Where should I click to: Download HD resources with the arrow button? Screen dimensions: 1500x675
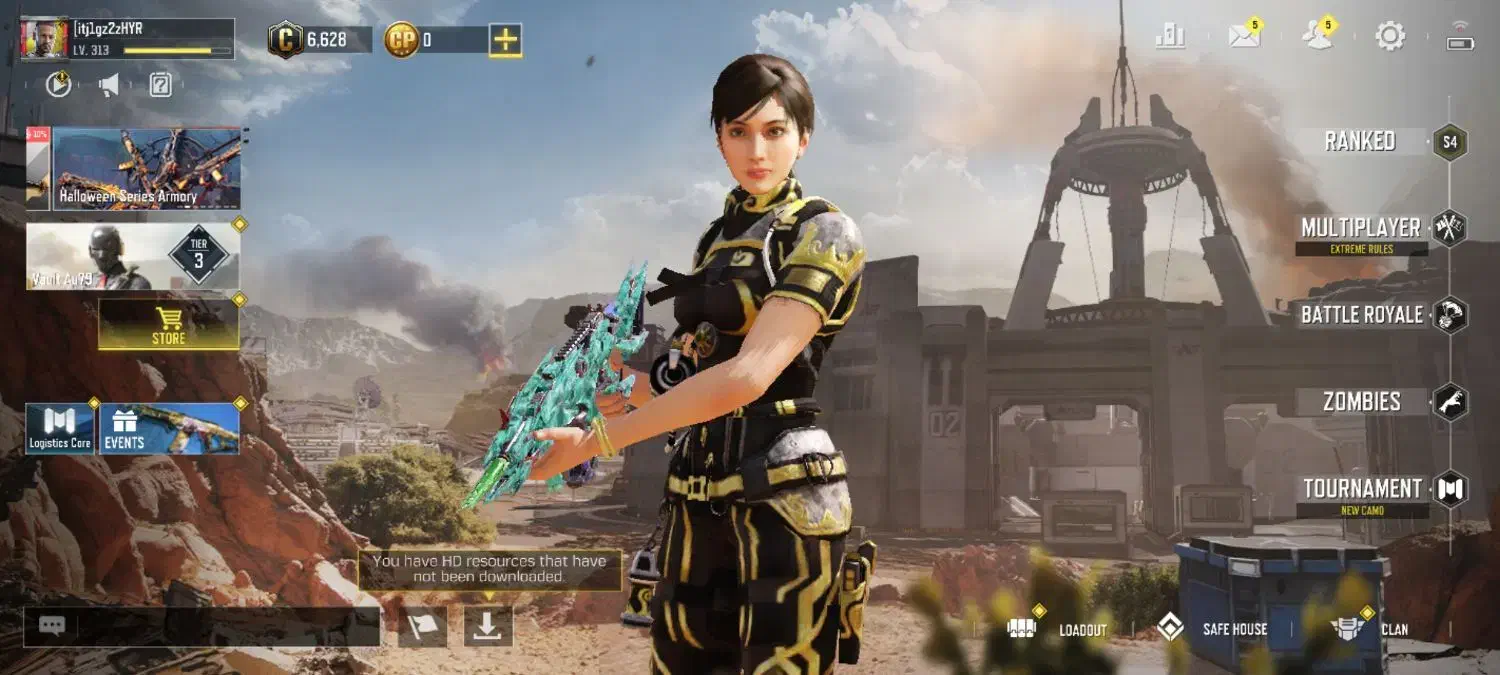[488, 626]
